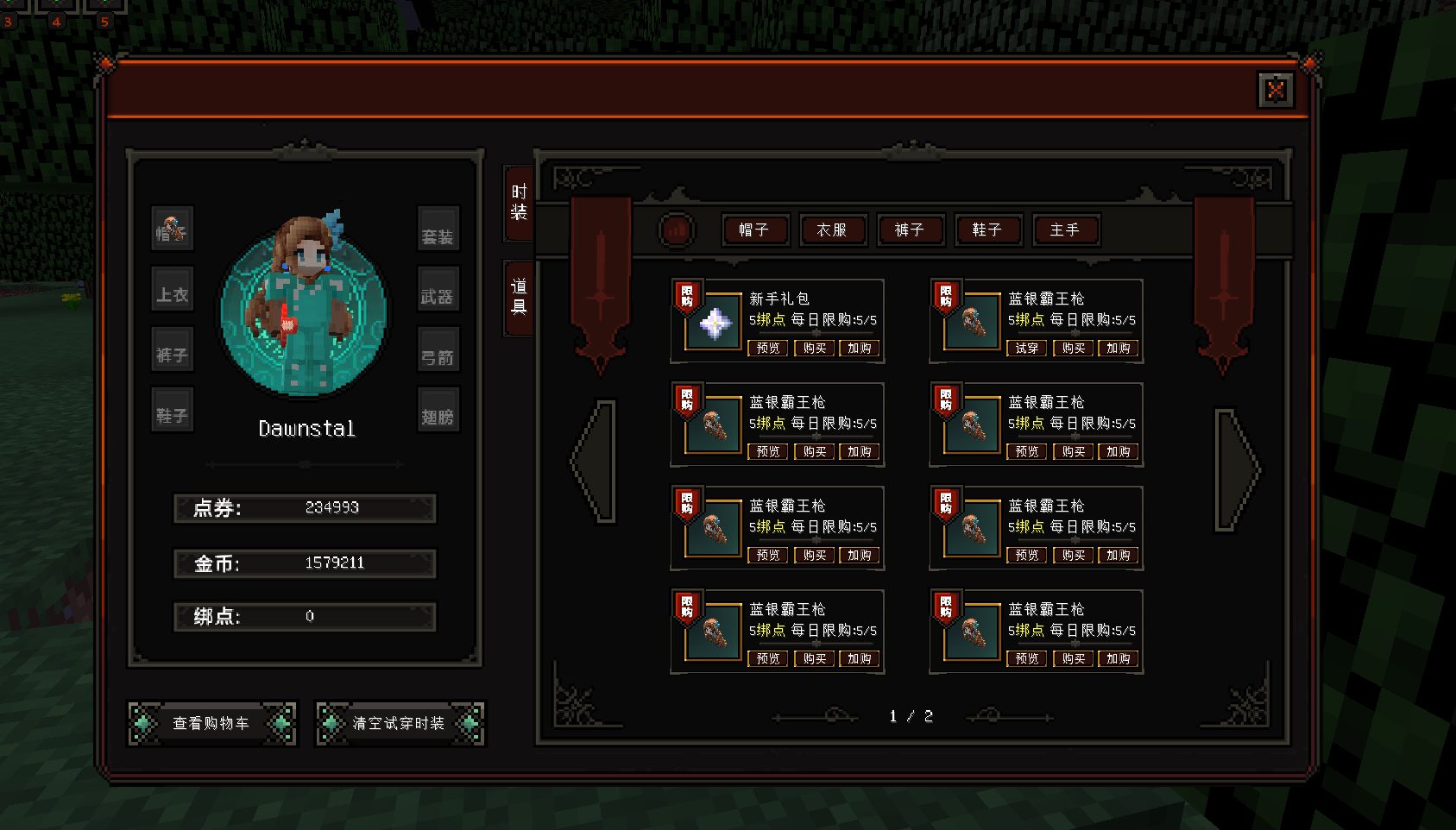Go to the previous shop page

[x=594, y=461]
